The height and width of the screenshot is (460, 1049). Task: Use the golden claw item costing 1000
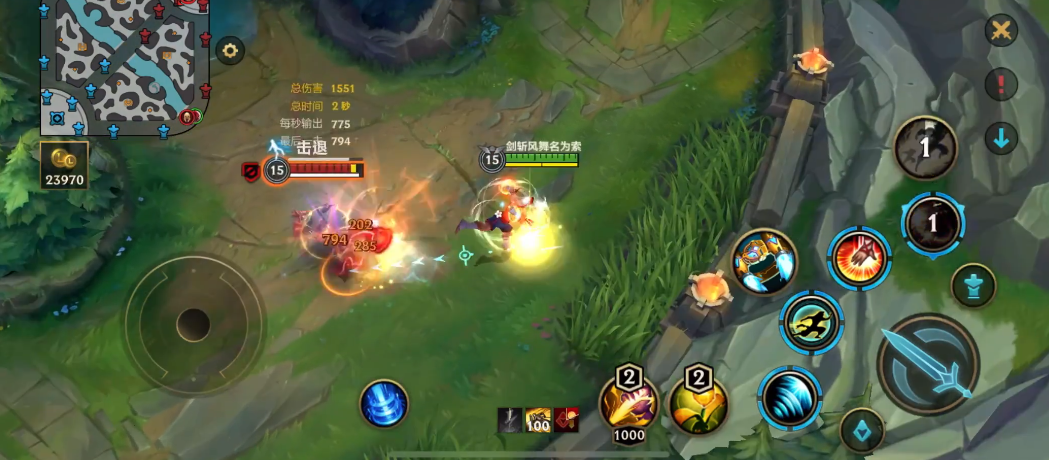coord(628,402)
